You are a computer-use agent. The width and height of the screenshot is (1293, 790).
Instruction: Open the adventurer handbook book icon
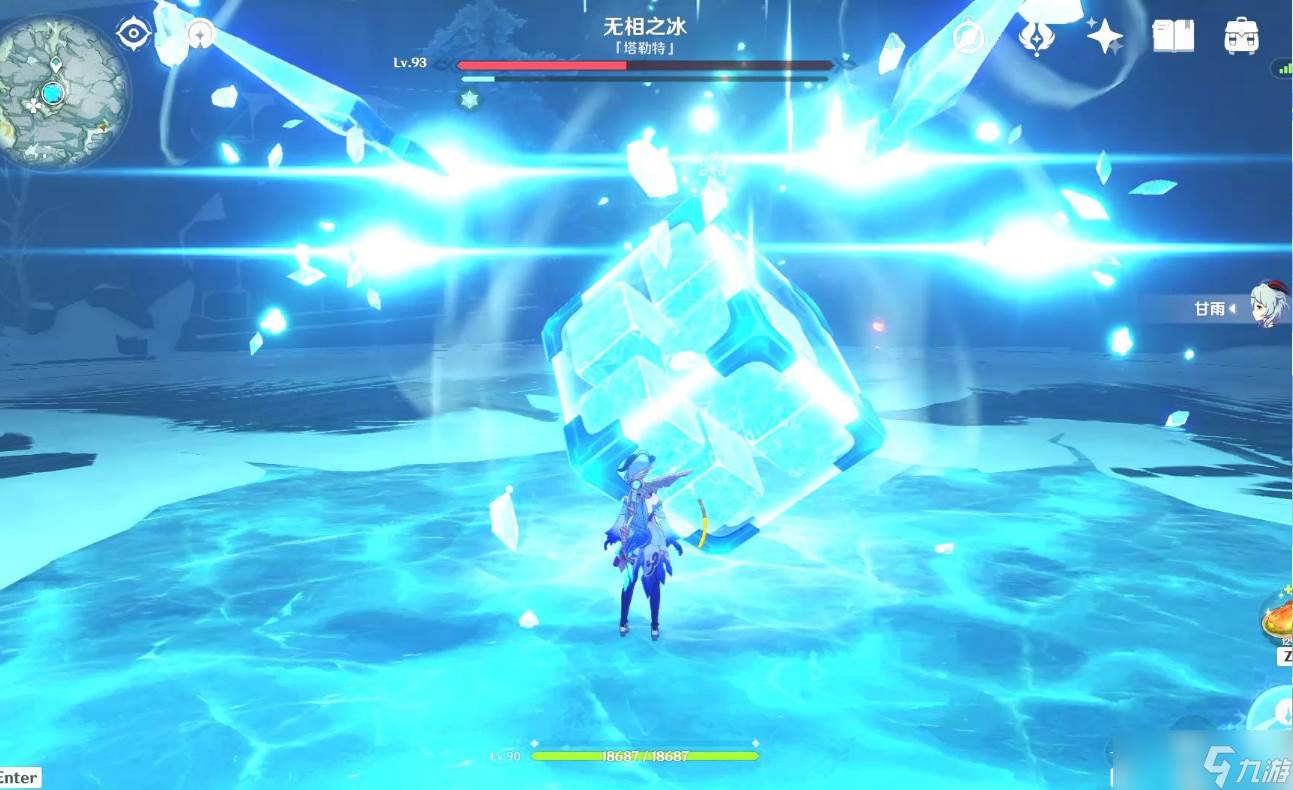click(1173, 37)
